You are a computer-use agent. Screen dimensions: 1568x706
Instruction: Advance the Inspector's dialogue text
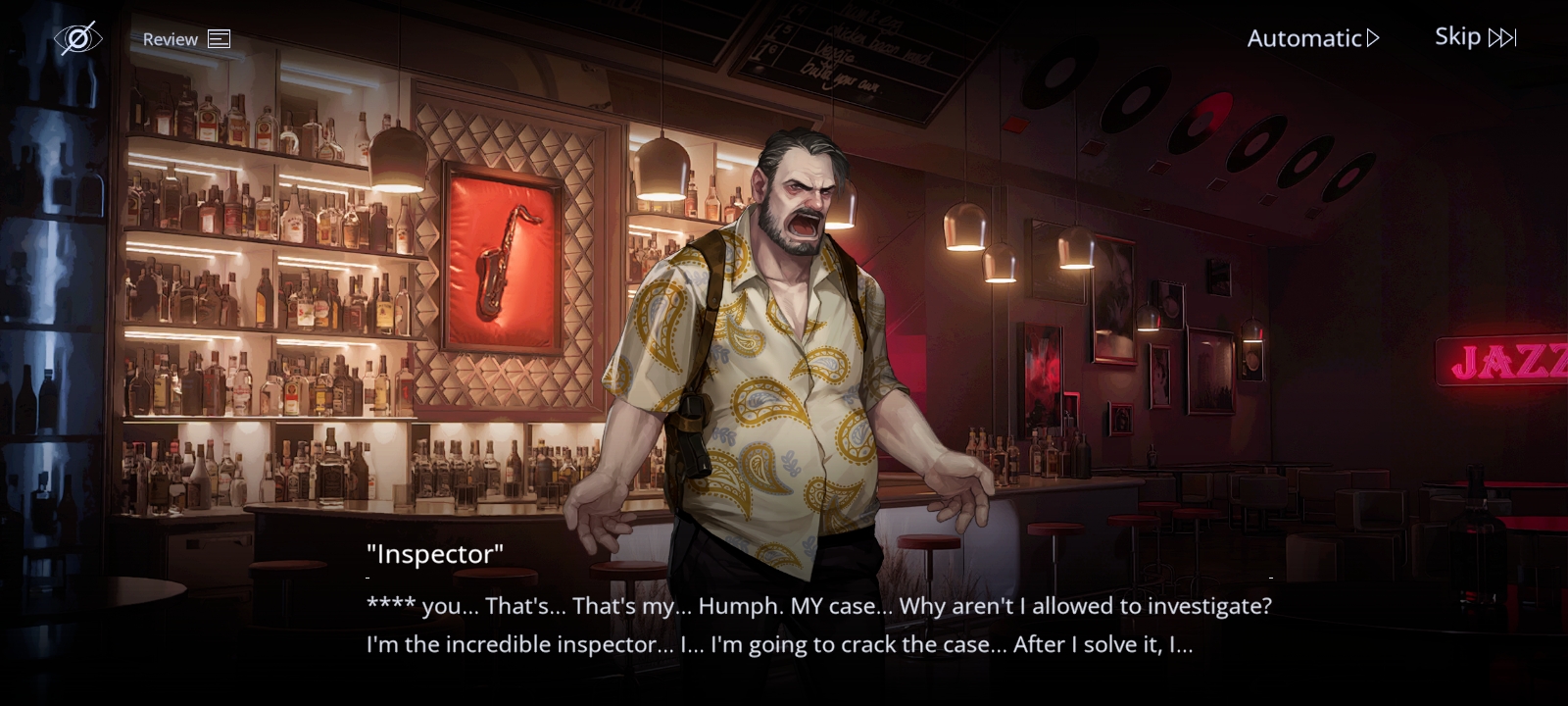[818, 625]
